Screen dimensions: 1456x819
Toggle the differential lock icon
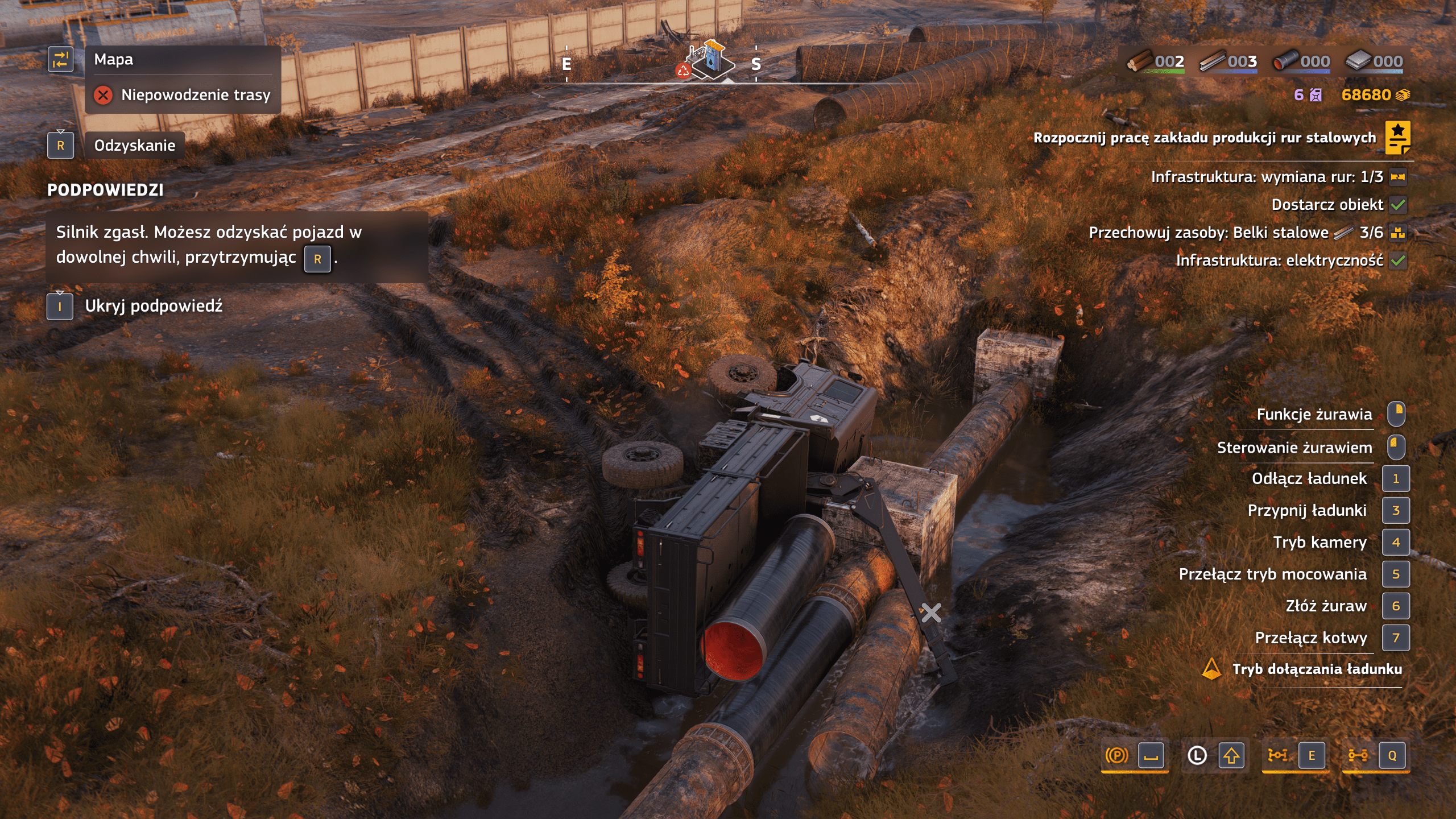click(x=1277, y=755)
